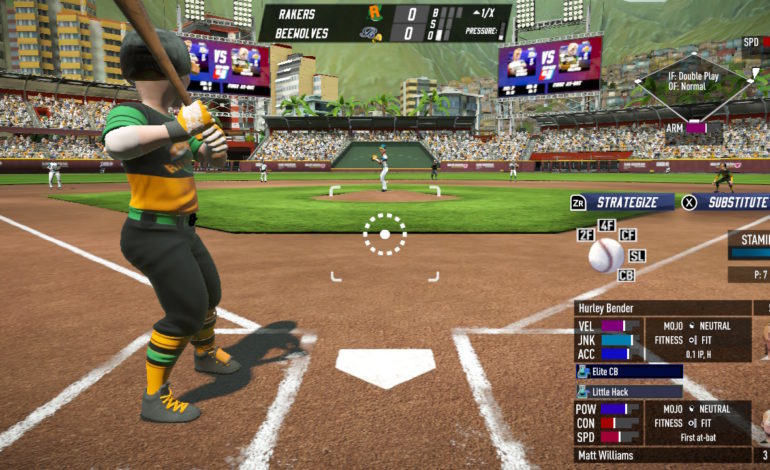Select batter Matt Williams' name panel
The image size is (770, 470).
coord(662,455)
